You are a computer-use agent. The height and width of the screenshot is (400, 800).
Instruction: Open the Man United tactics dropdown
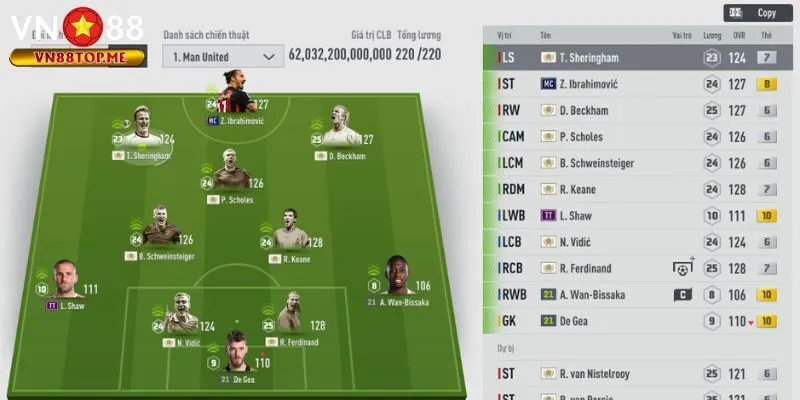[x=223, y=57]
